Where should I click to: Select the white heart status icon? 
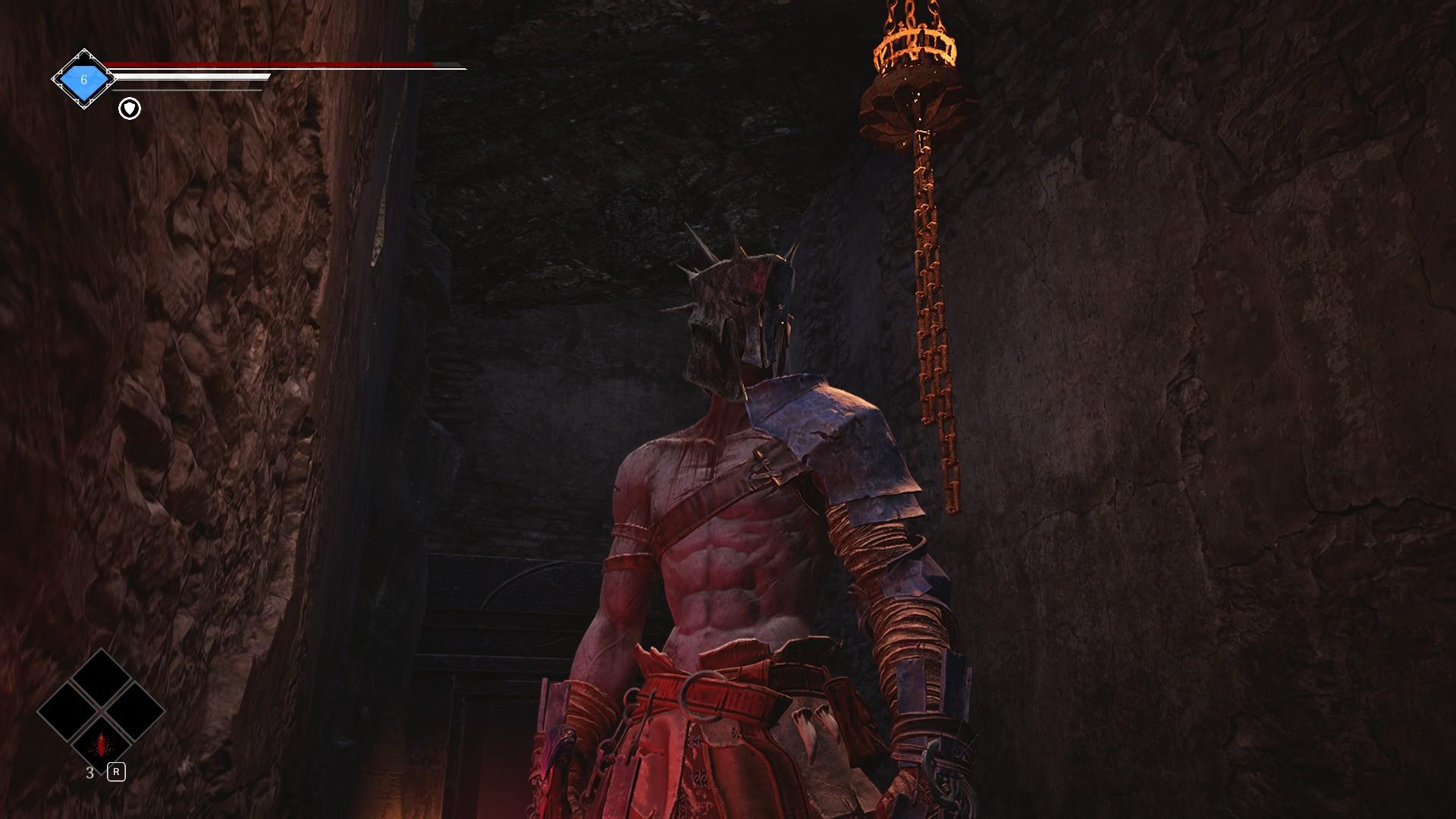coord(130,109)
